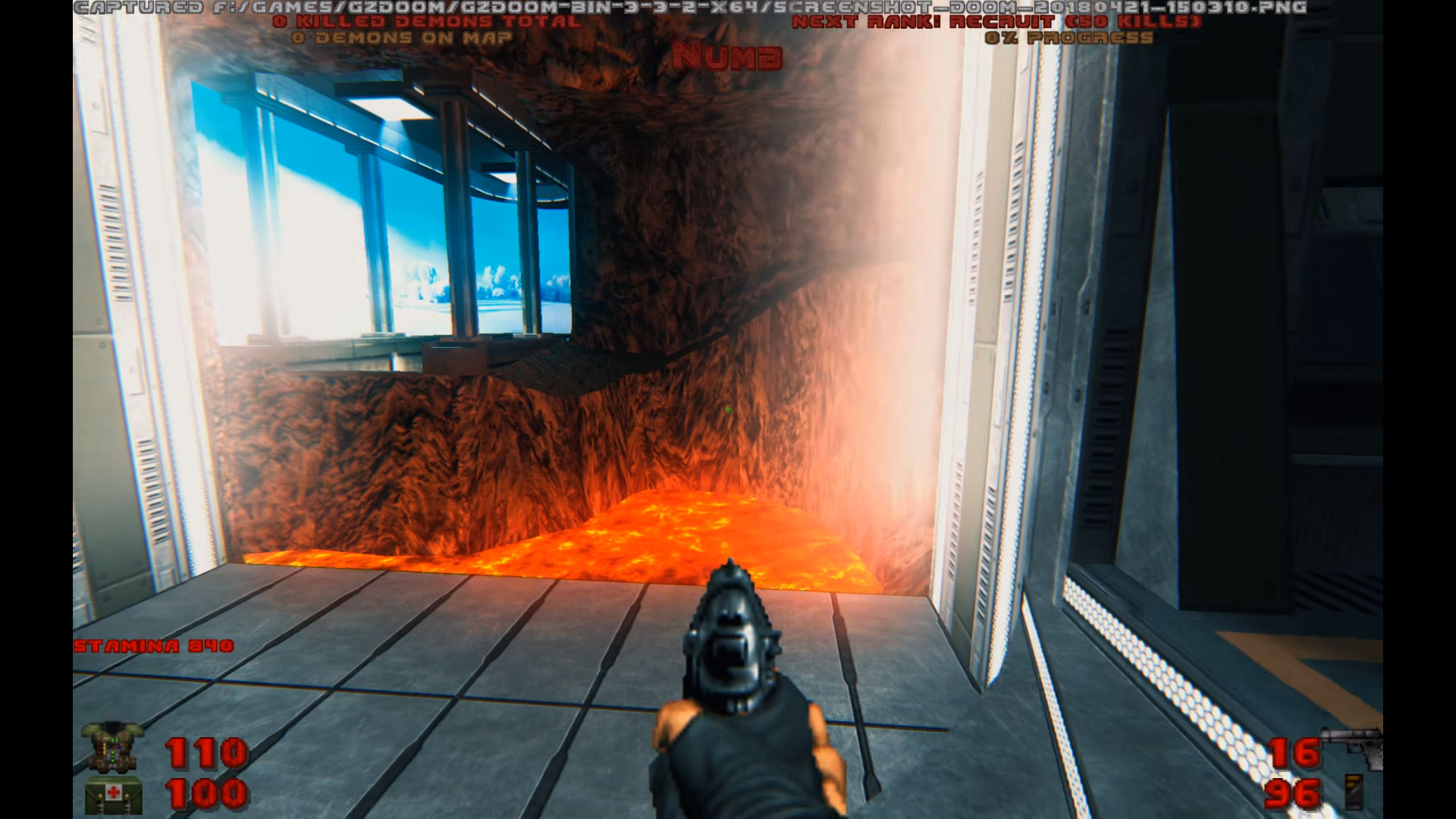The image size is (1456, 819).
Task: Click the green crosshair at screen center
Action: point(730,409)
